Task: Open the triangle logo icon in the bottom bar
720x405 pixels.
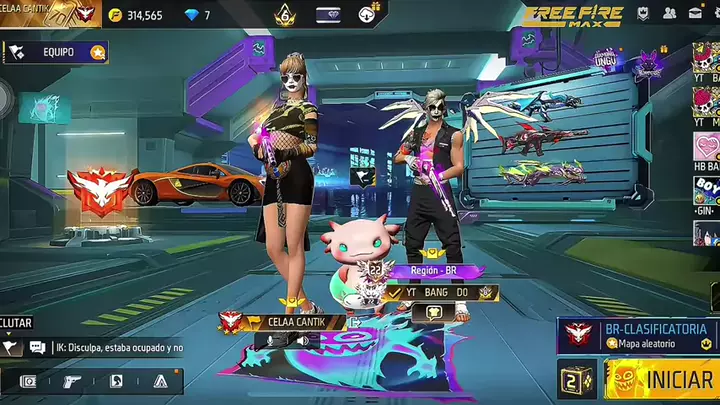Action: tap(160, 381)
